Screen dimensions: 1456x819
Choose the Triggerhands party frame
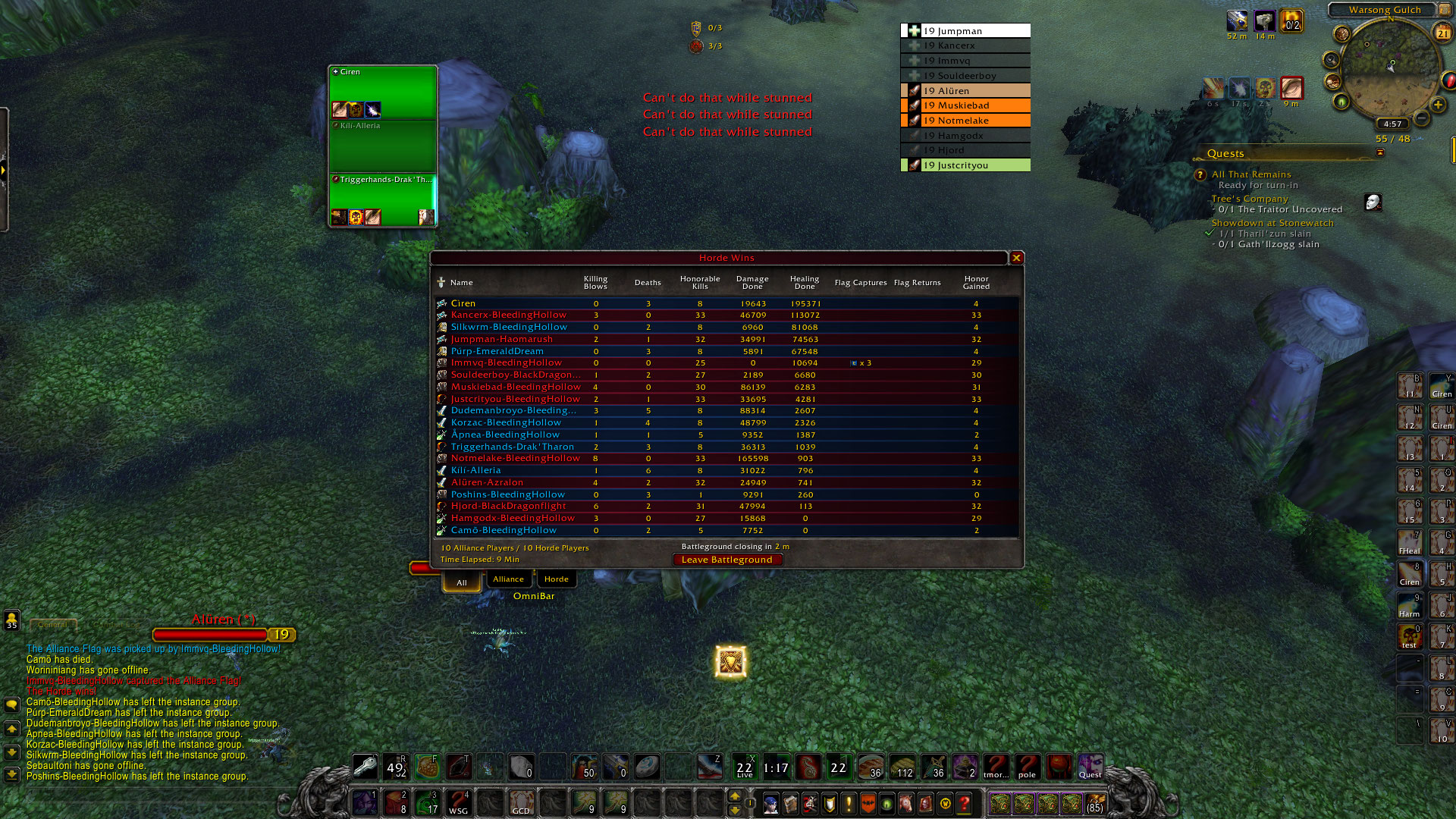coord(383,200)
